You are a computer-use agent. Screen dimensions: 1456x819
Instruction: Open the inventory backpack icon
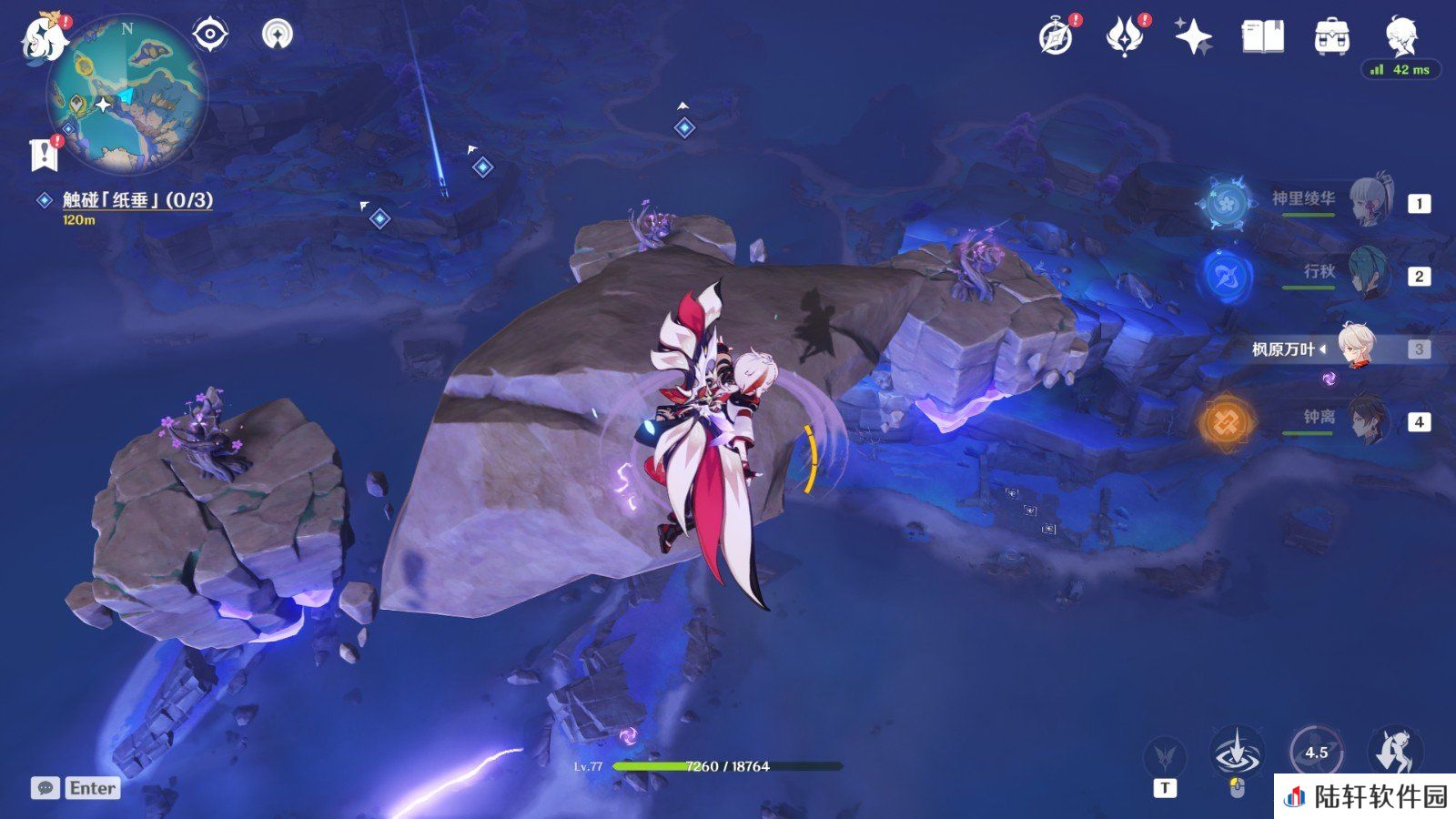pyautogui.click(x=1331, y=37)
